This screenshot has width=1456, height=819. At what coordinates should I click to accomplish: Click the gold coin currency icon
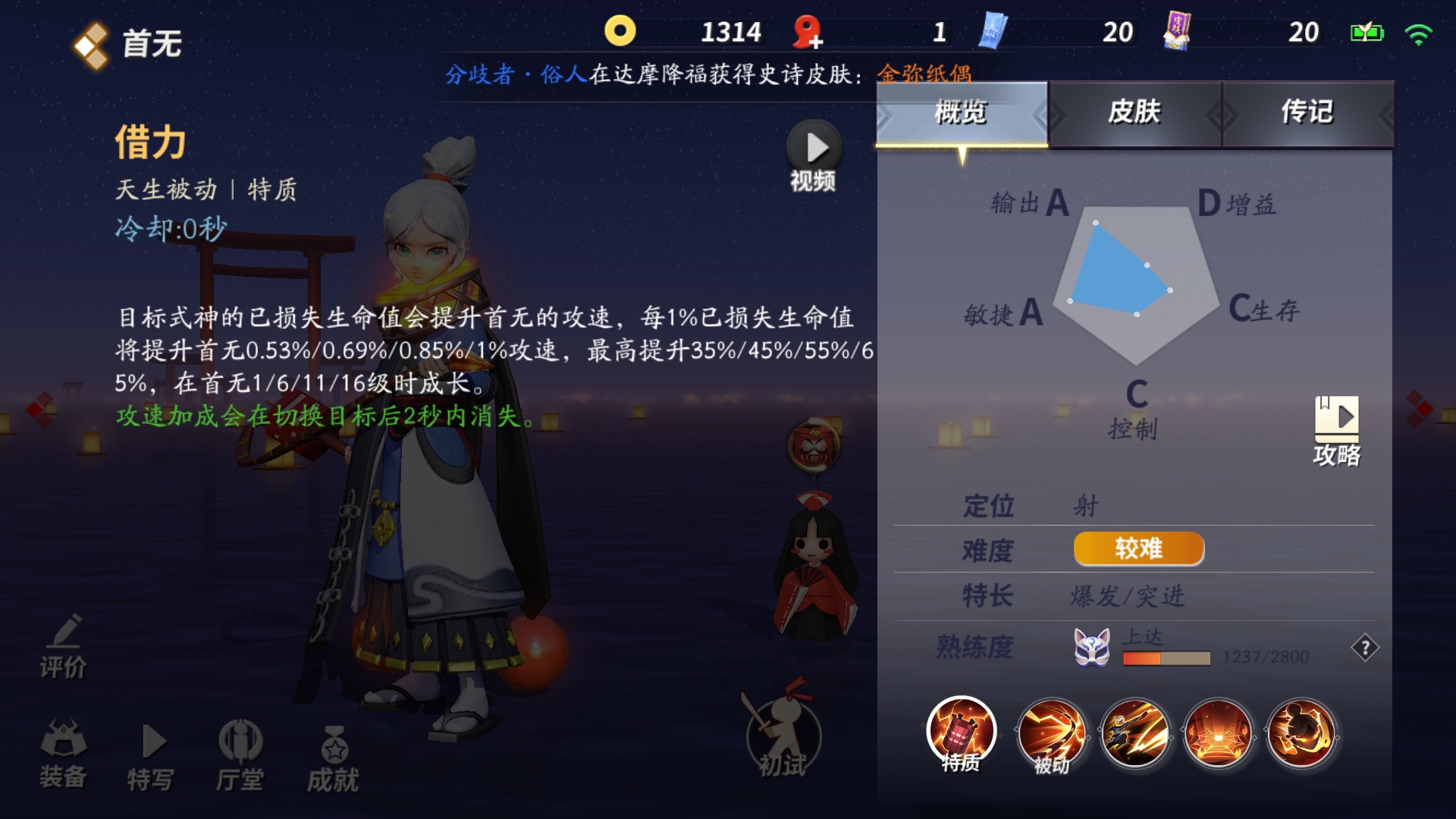pyautogui.click(x=620, y=32)
